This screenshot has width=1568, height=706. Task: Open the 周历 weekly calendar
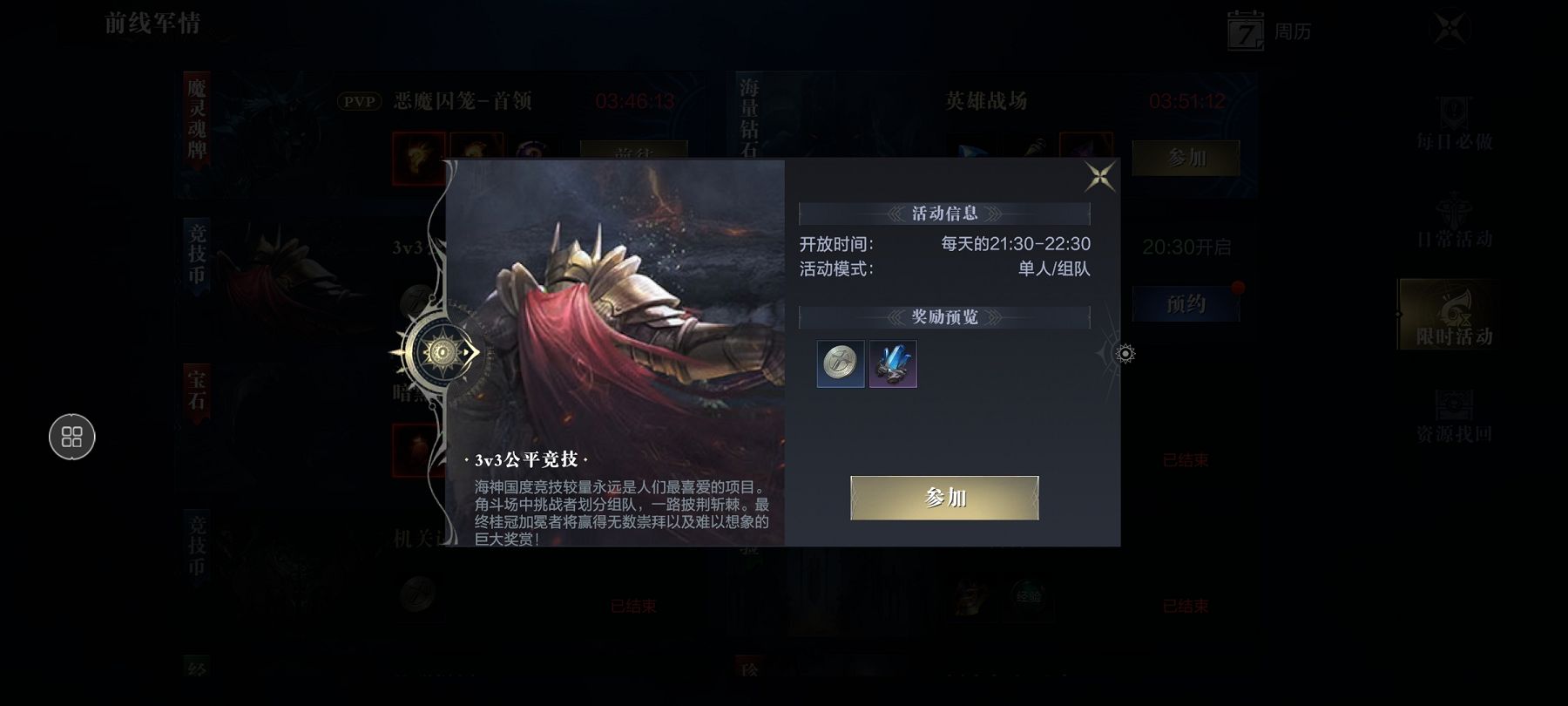(x=1268, y=31)
